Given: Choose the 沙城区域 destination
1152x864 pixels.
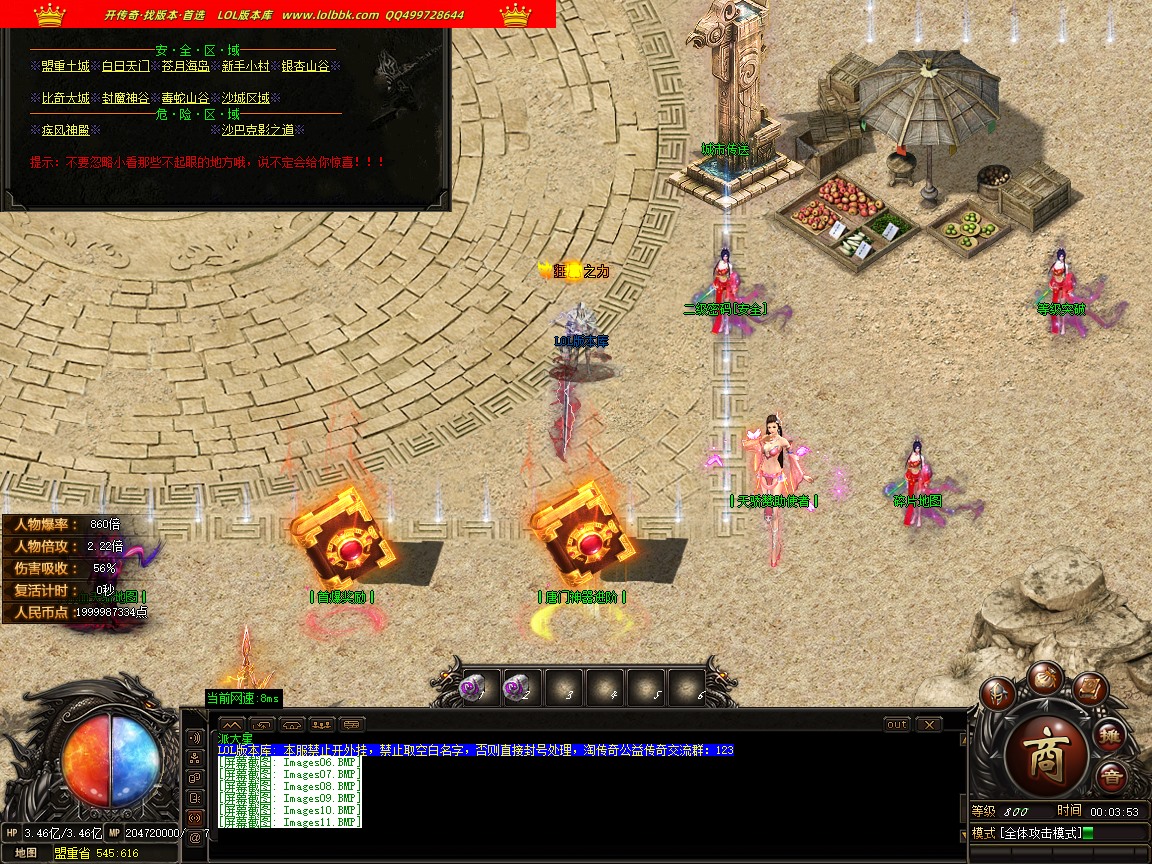Looking at the screenshot, I should (246, 98).
